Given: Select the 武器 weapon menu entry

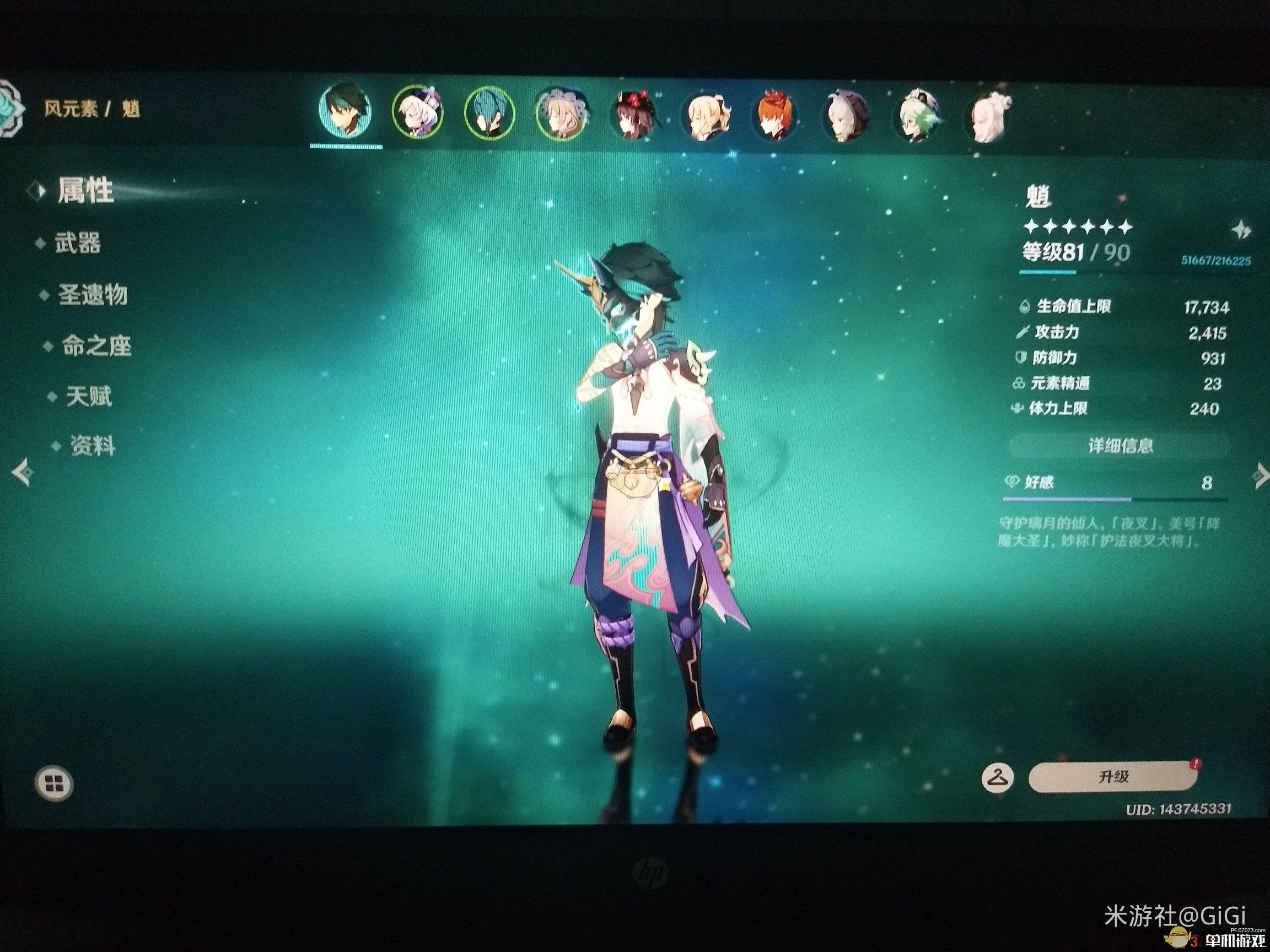Looking at the screenshot, I should click(77, 244).
